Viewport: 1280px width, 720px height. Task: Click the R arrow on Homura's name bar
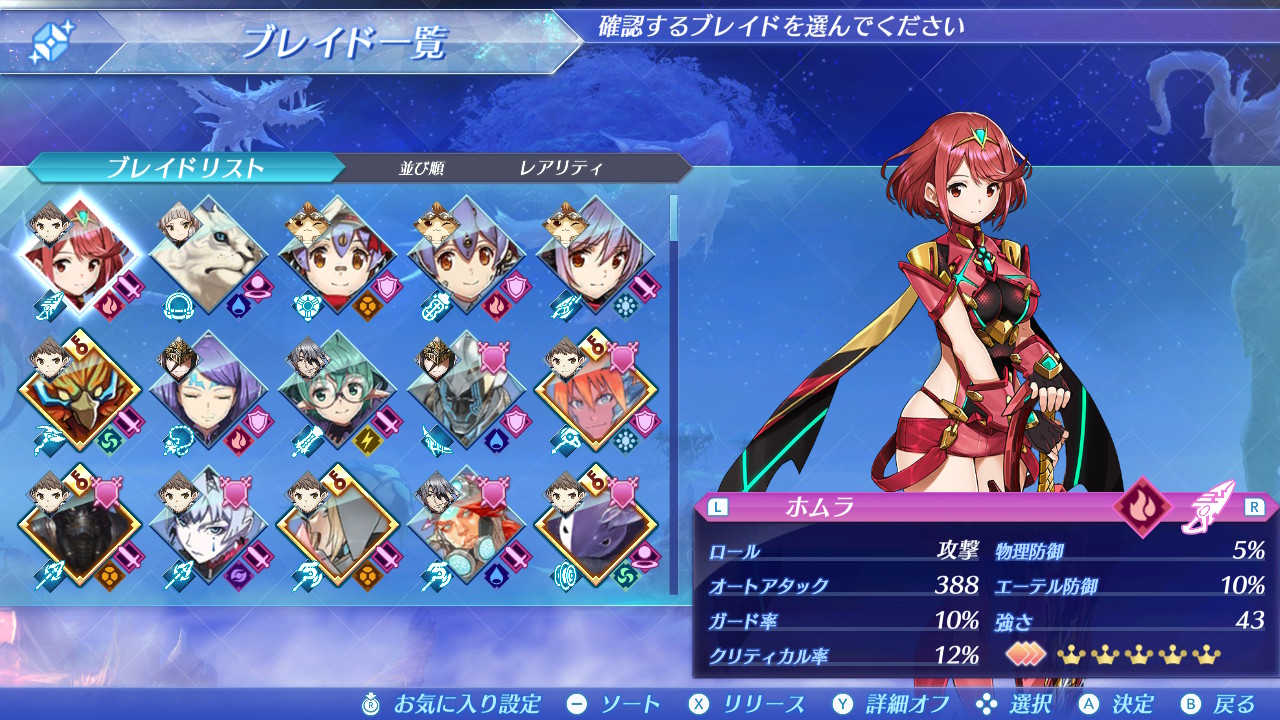(1254, 507)
